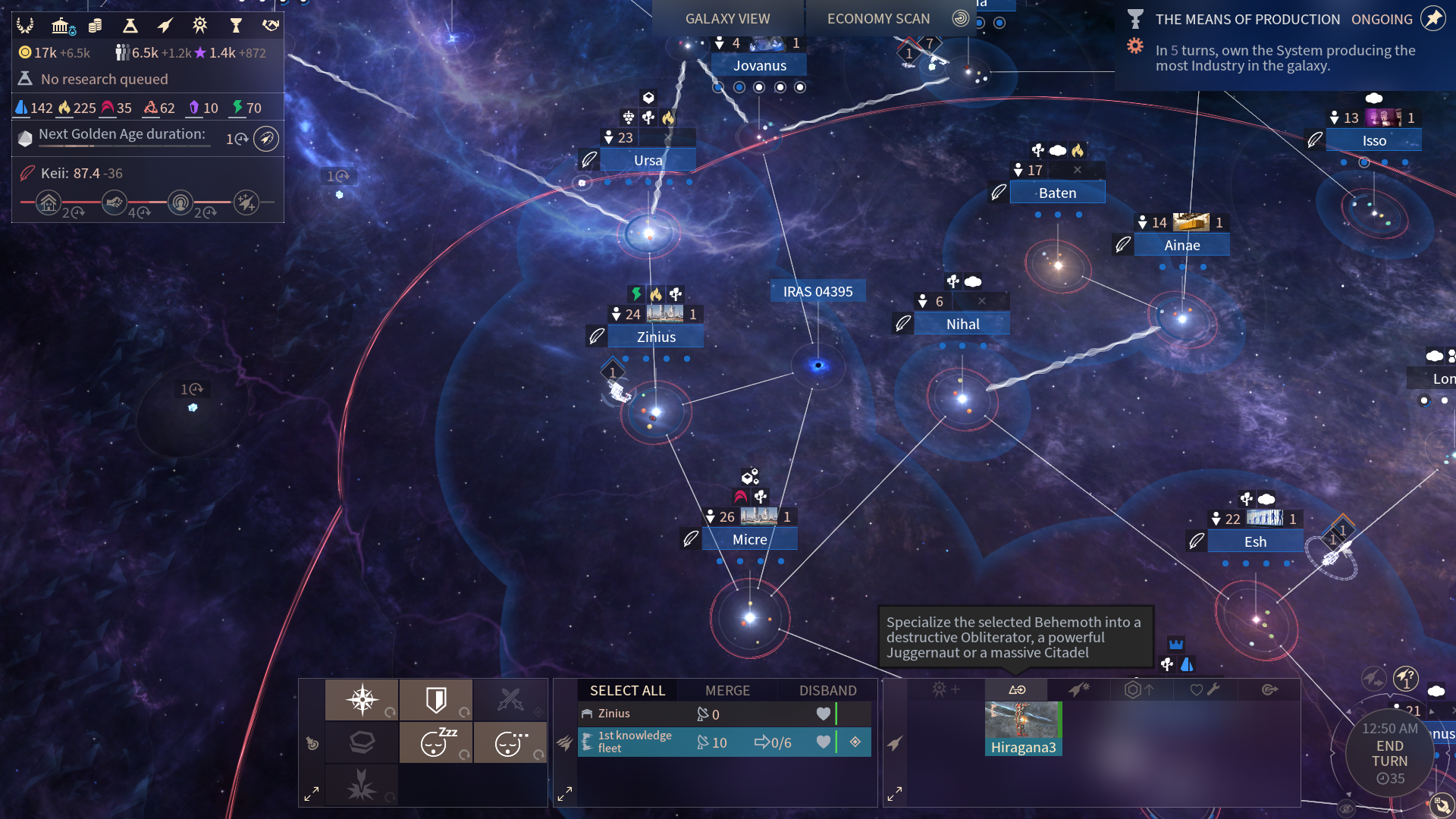1456x819 pixels.
Task: Open the diplomacy handshake screen
Action: [271, 27]
